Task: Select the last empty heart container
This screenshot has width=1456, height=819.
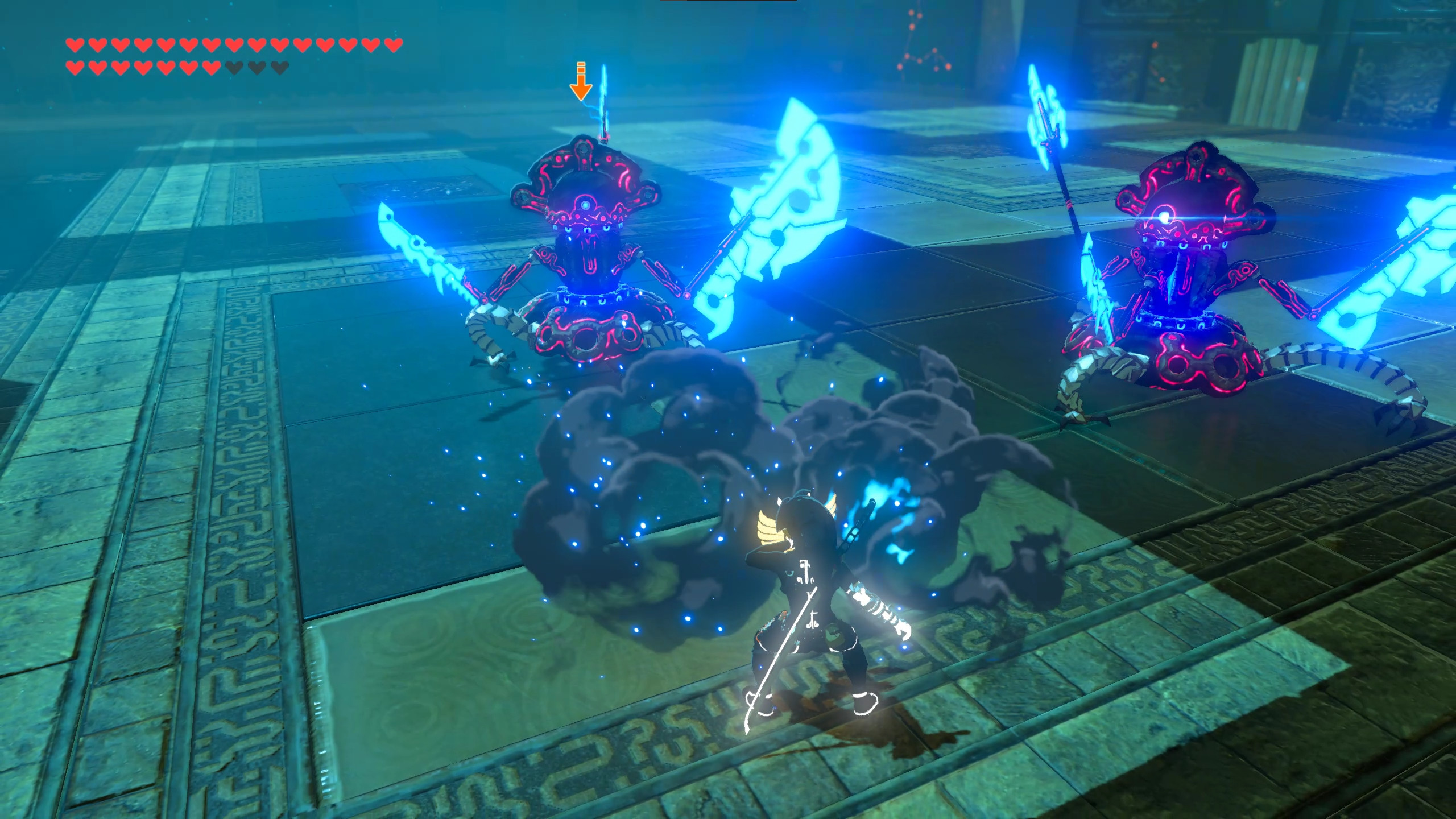Action: tap(279, 68)
